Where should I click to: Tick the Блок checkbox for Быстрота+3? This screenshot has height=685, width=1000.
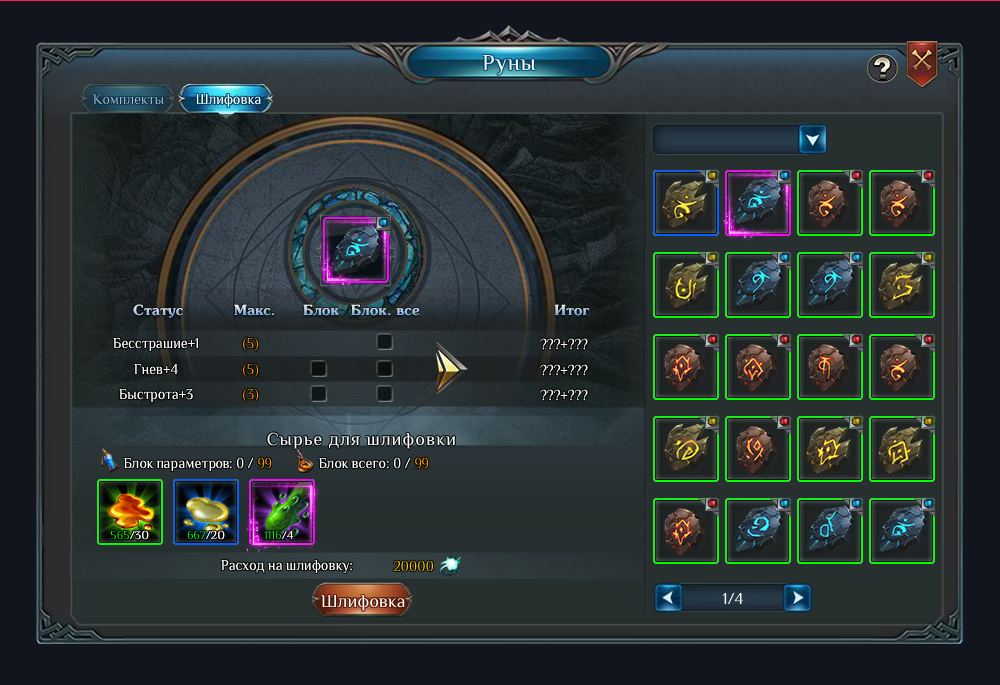(x=319, y=394)
